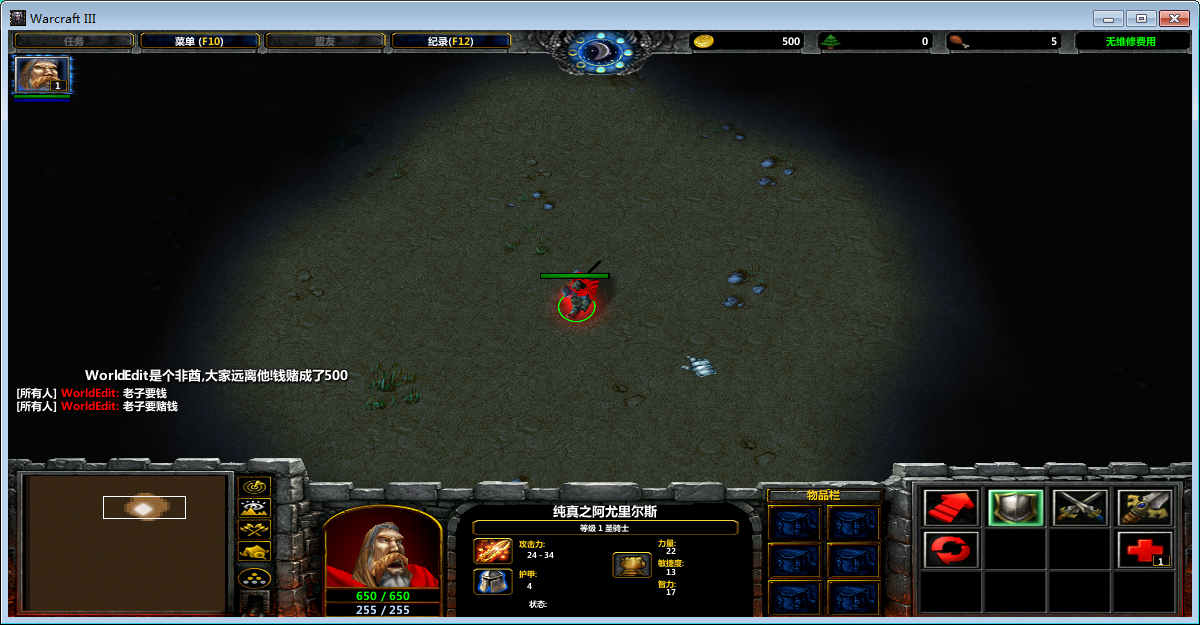Toggle the minimap creep camp display button

tap(256, 551)
